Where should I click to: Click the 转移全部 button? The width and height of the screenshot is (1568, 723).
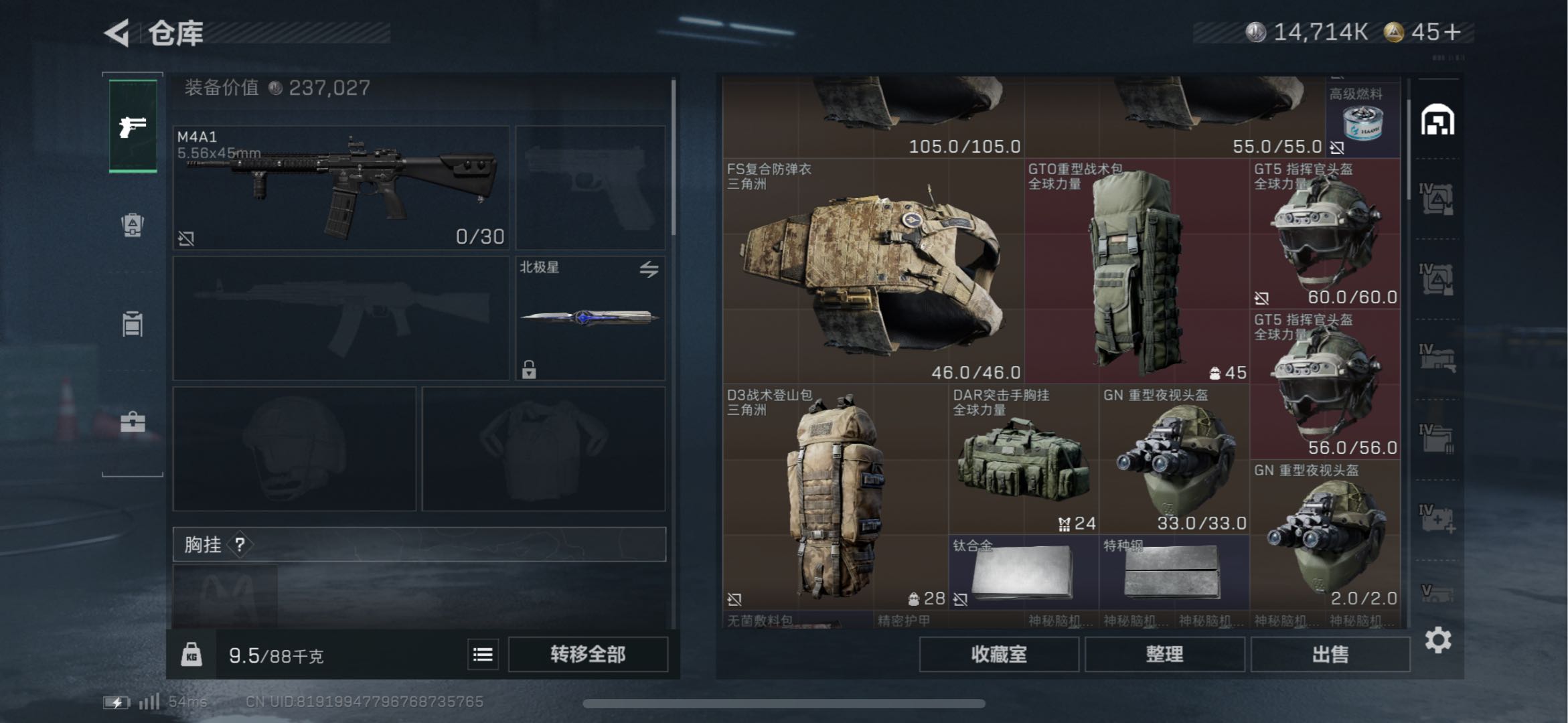pos(588,654)
